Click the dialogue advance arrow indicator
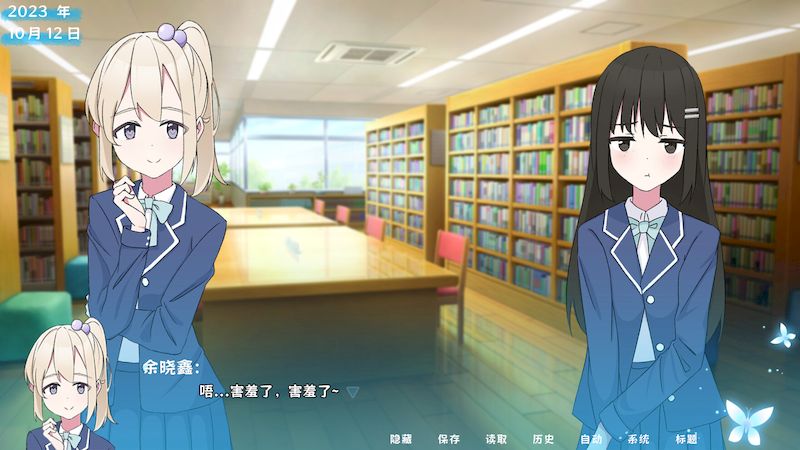This screenshot has width=800, height=450. point(352,392)
